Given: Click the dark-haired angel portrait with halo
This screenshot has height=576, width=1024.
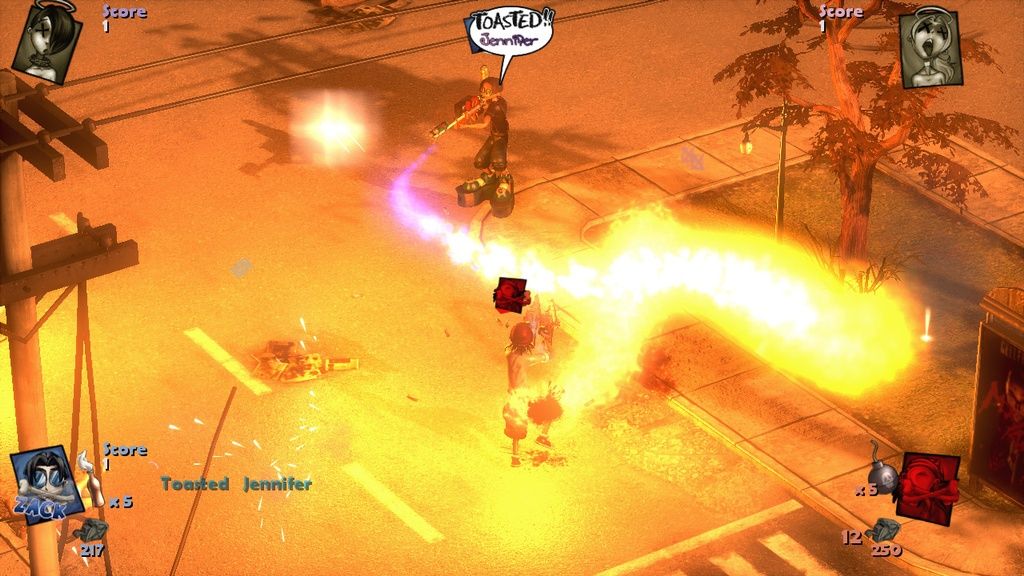Looking at the screenshot, I should tap(47, 38).
